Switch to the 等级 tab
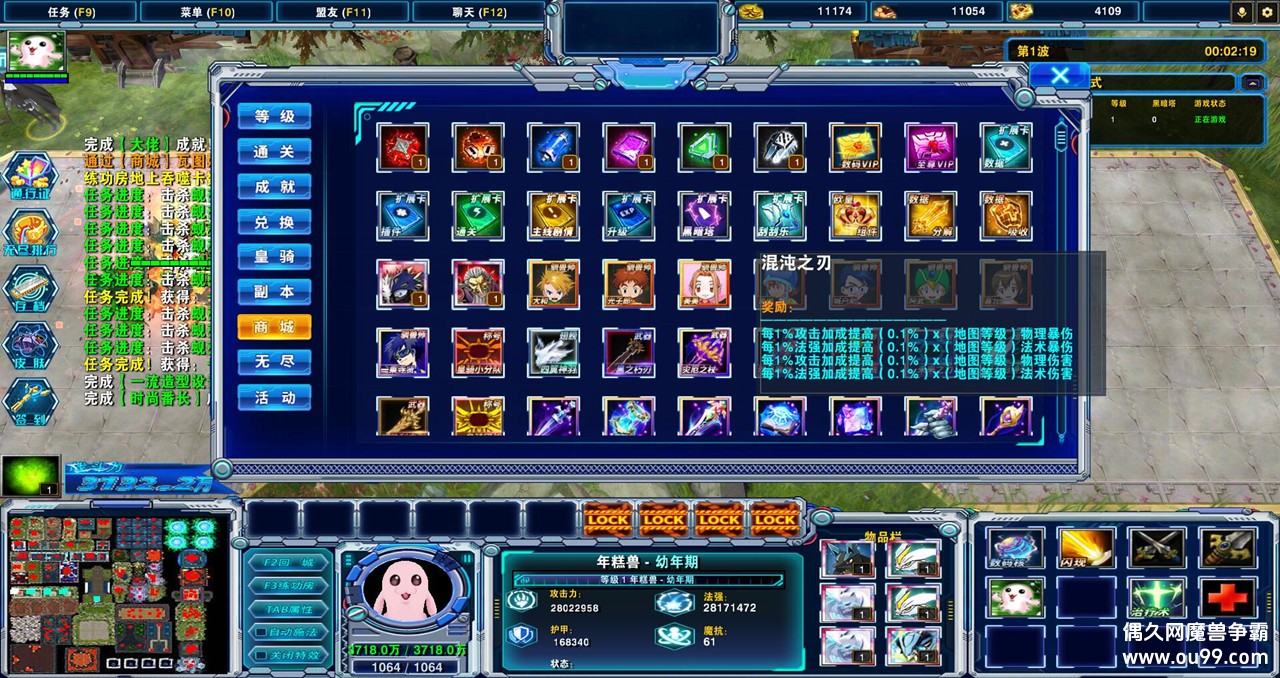 click(274, 117)
